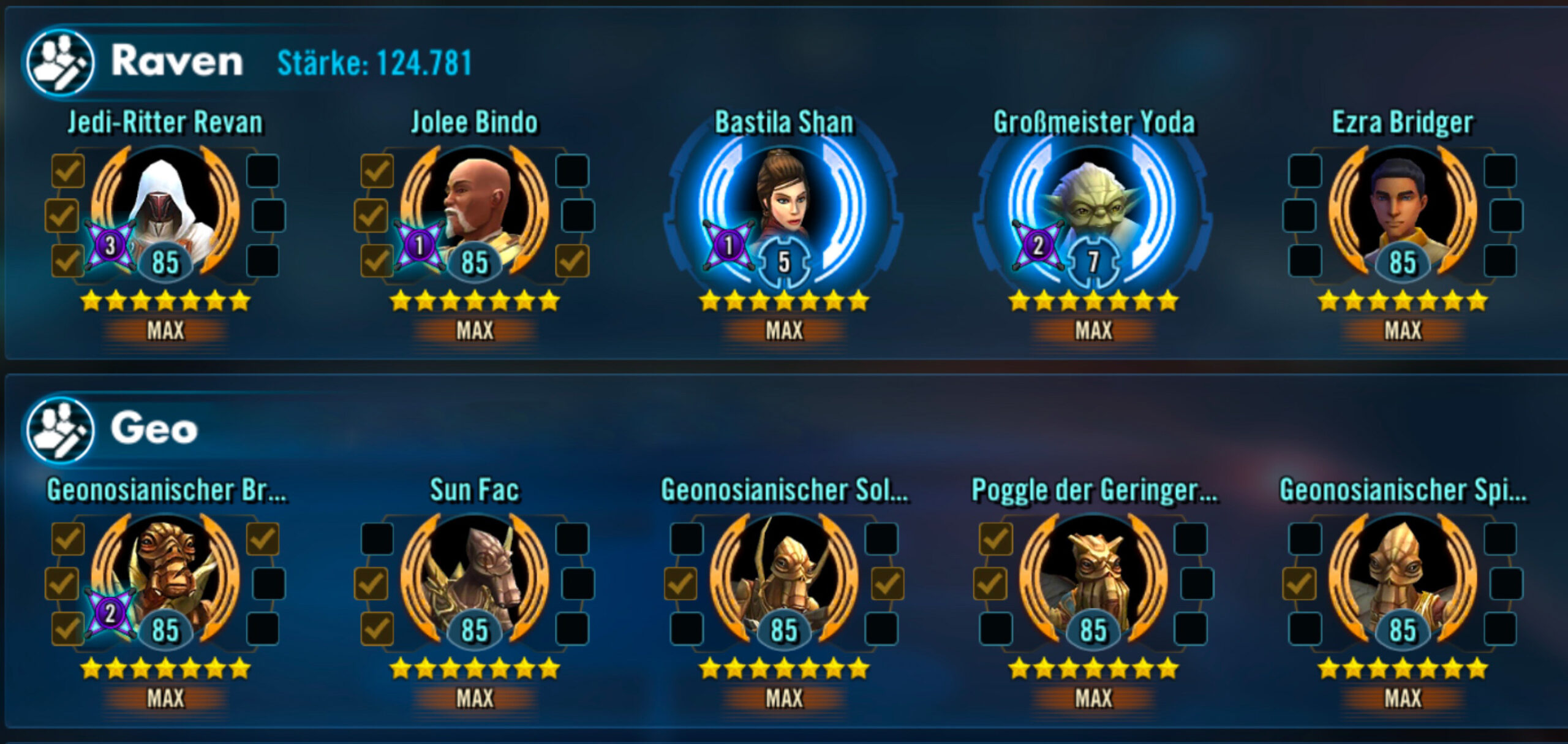This screenshot has width=1568, height=744.
Task: Select the Sun Fac unit portrait
Action: click(x=475, y=577)
